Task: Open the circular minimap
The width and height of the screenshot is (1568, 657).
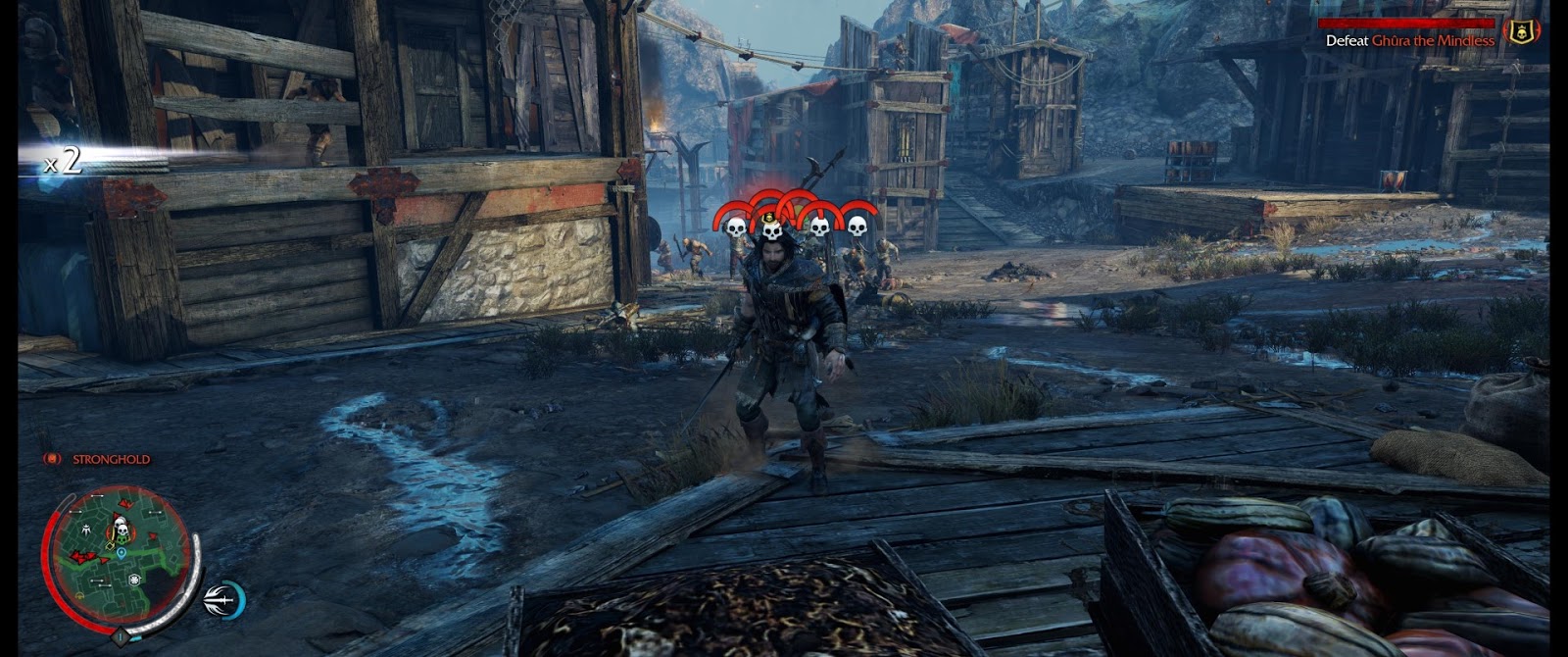Action: click(116, 558)
